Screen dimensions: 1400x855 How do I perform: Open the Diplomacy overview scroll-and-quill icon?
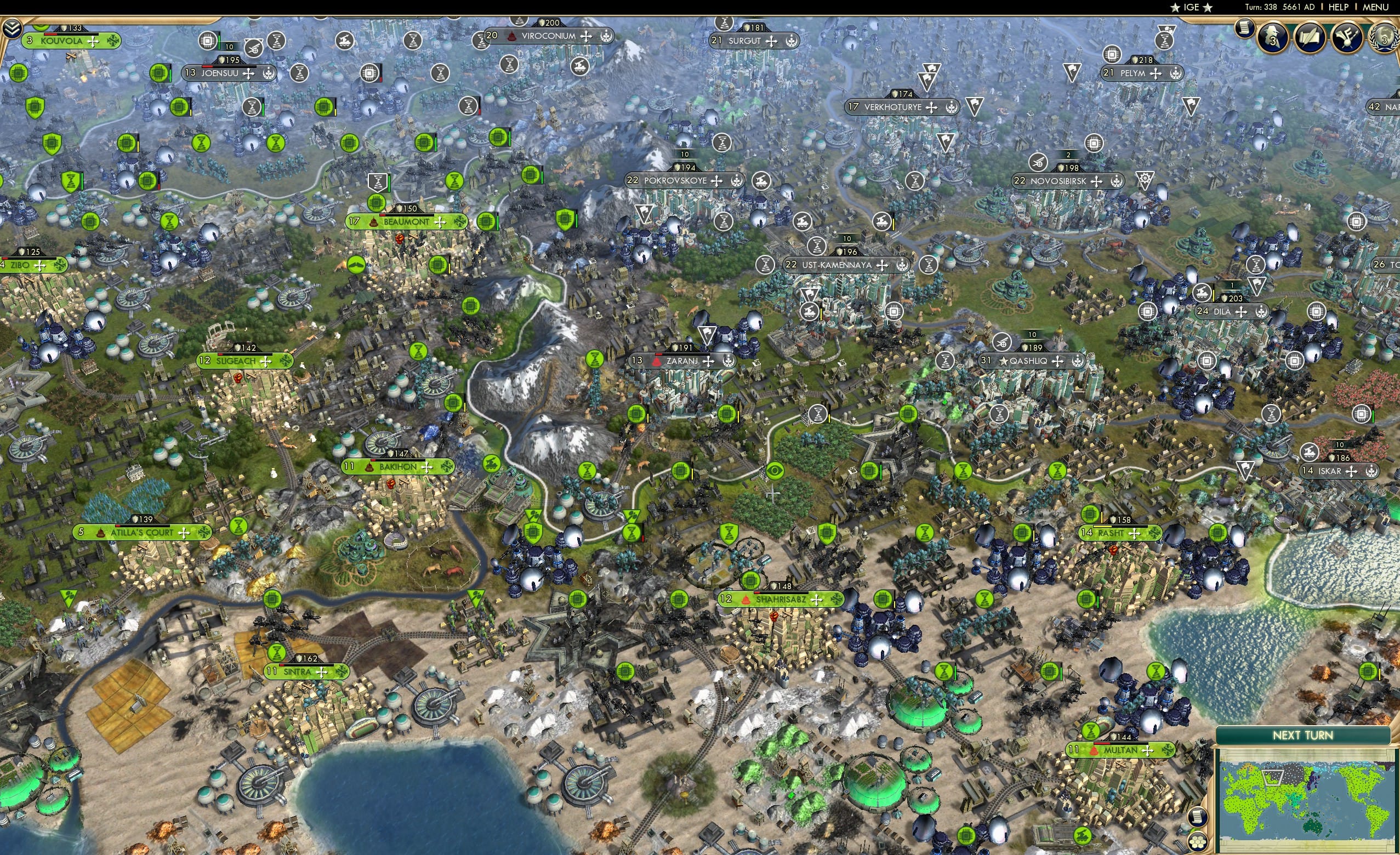click(1310, 36)
